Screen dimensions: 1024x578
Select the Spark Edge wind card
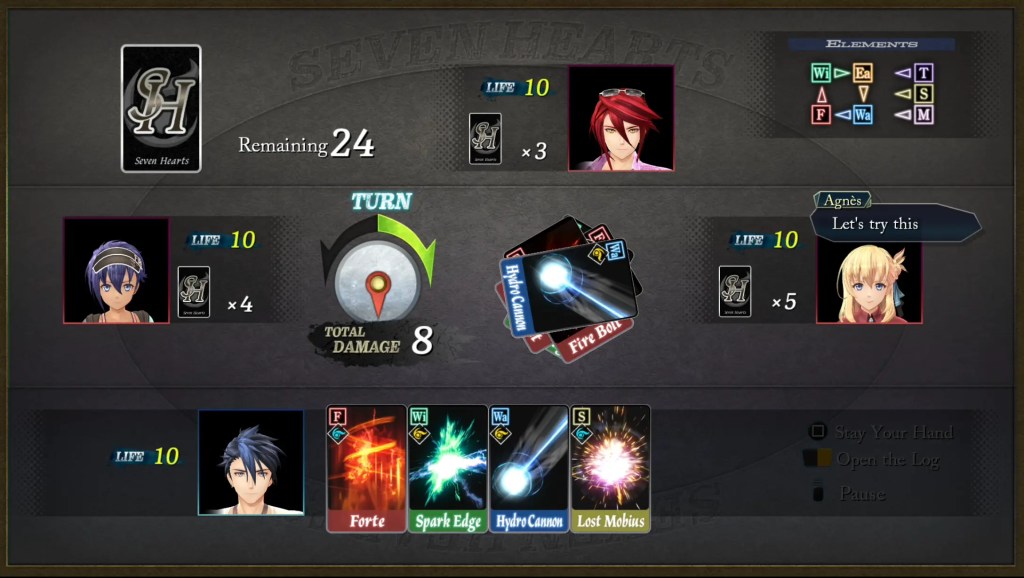[447, 468]
